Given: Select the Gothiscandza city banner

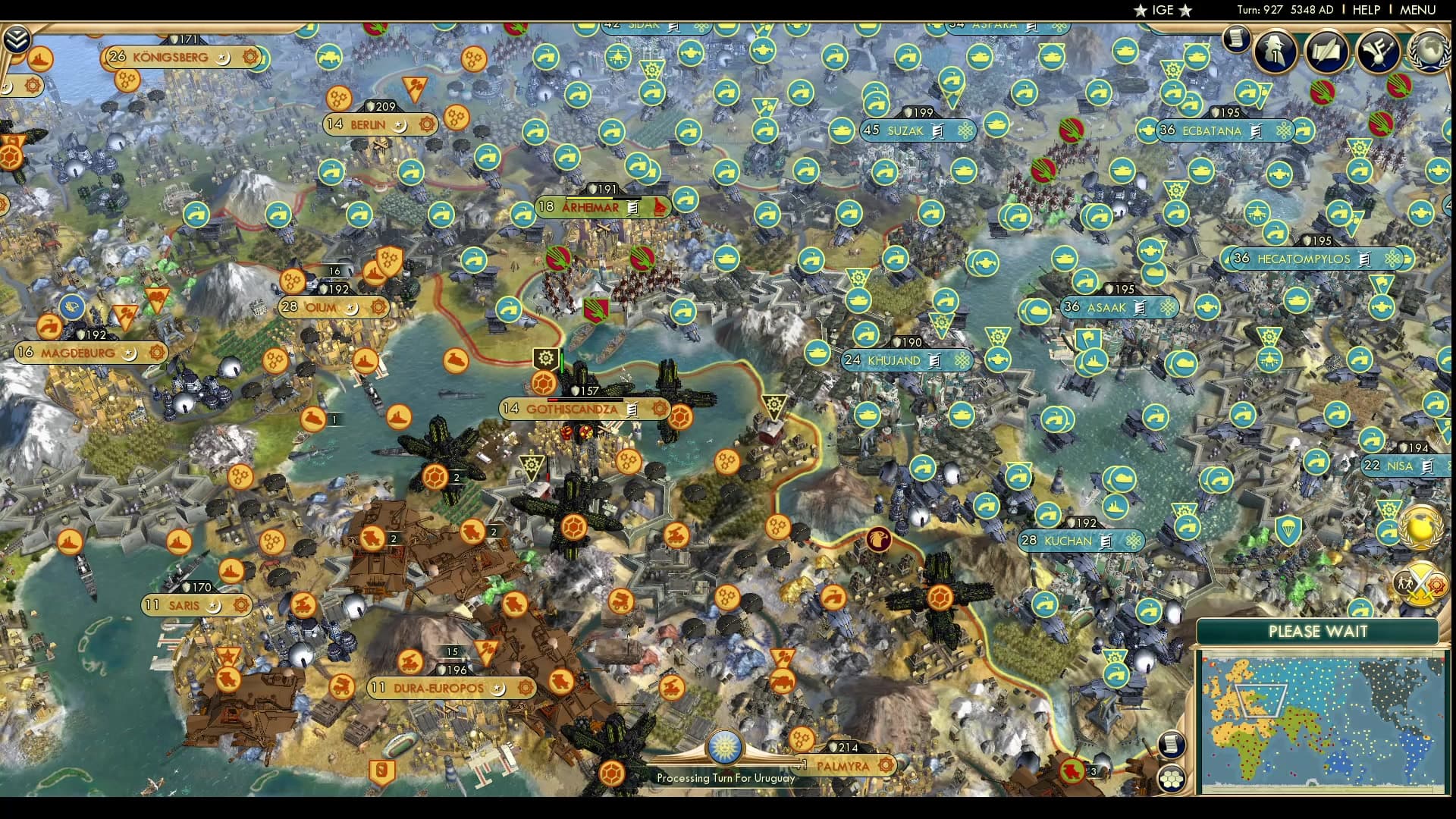Looking at the screenshot, I should [x=573, y=408].
